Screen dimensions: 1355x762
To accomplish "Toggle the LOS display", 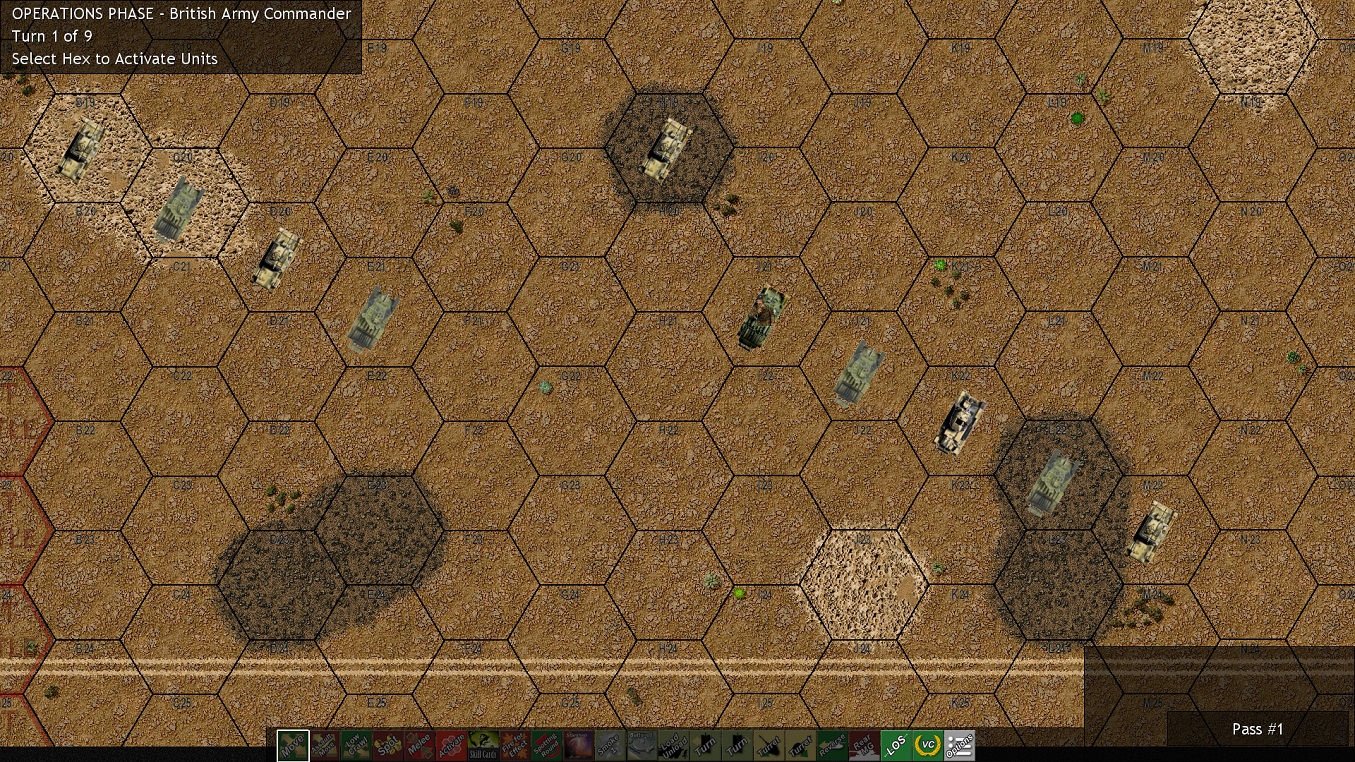I will pos(895,746).
